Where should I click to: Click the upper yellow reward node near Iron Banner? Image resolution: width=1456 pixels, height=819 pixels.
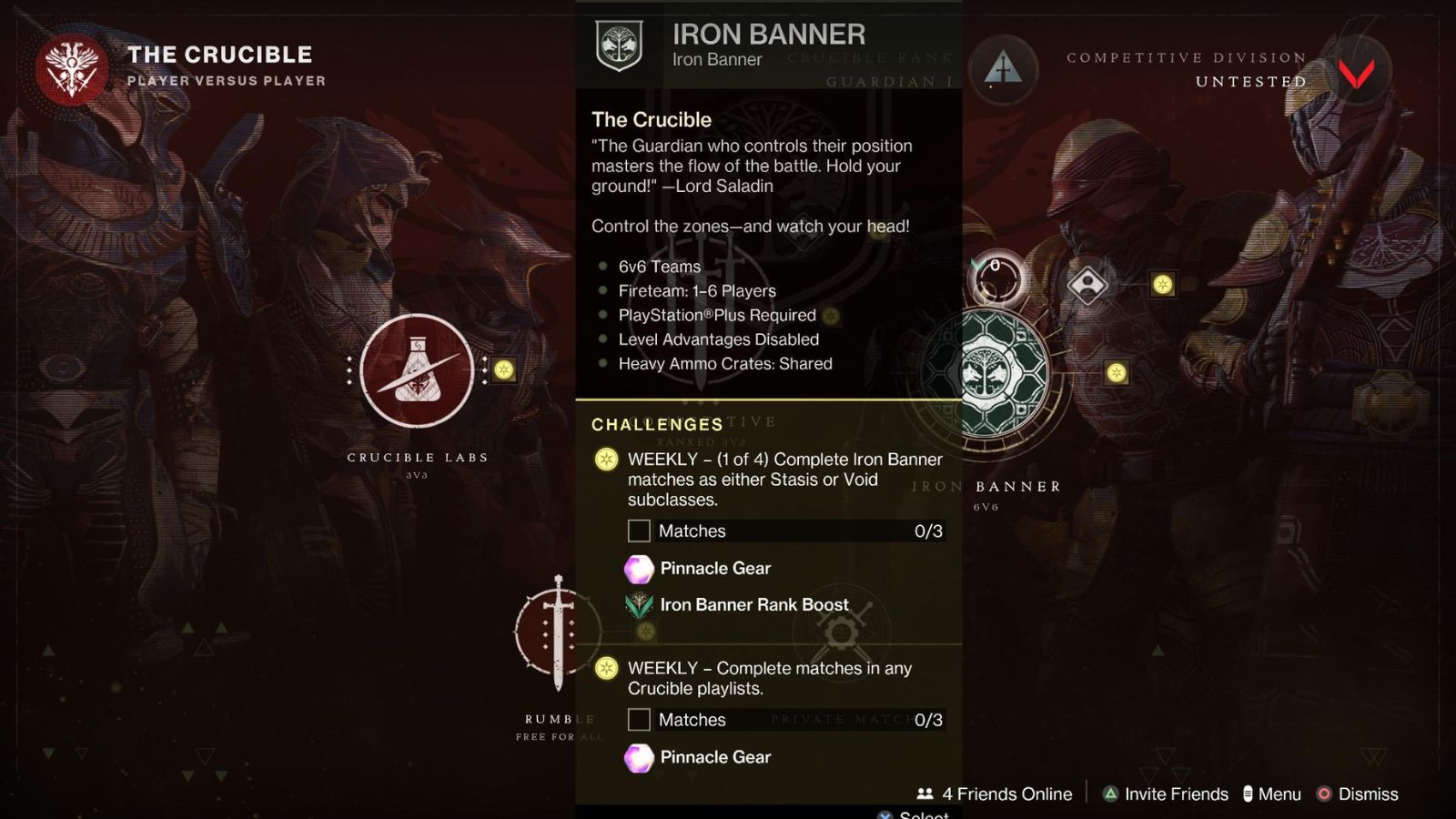click(1161, 283)
